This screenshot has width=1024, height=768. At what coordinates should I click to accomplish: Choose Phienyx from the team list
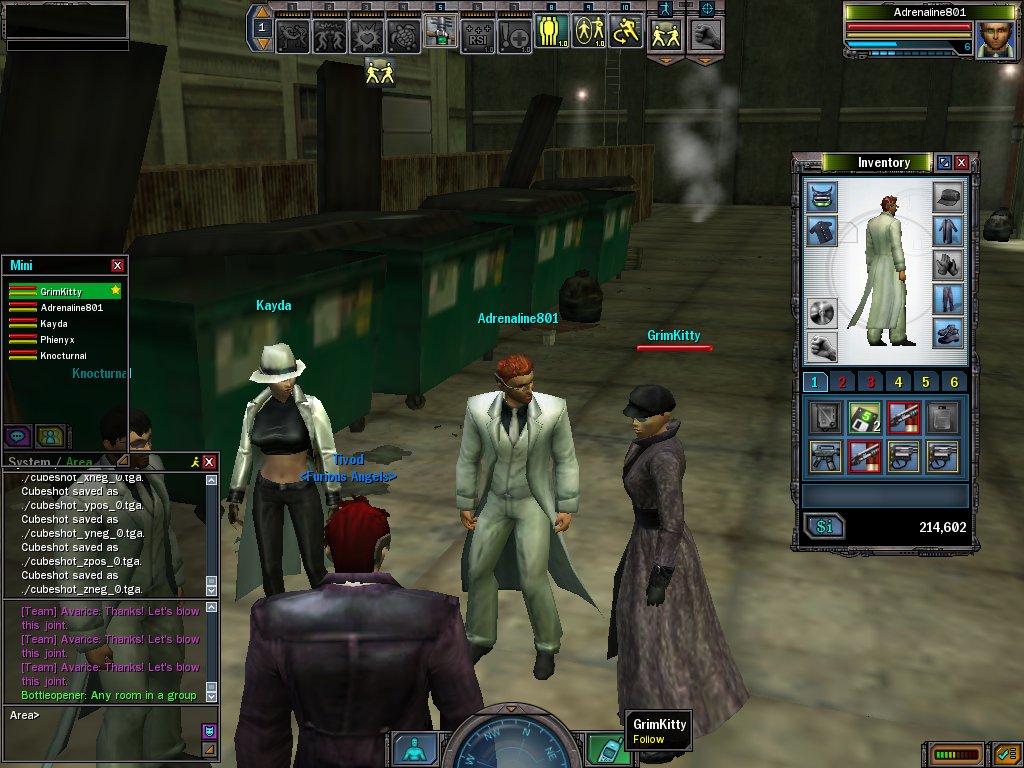(x=58, y=340)
